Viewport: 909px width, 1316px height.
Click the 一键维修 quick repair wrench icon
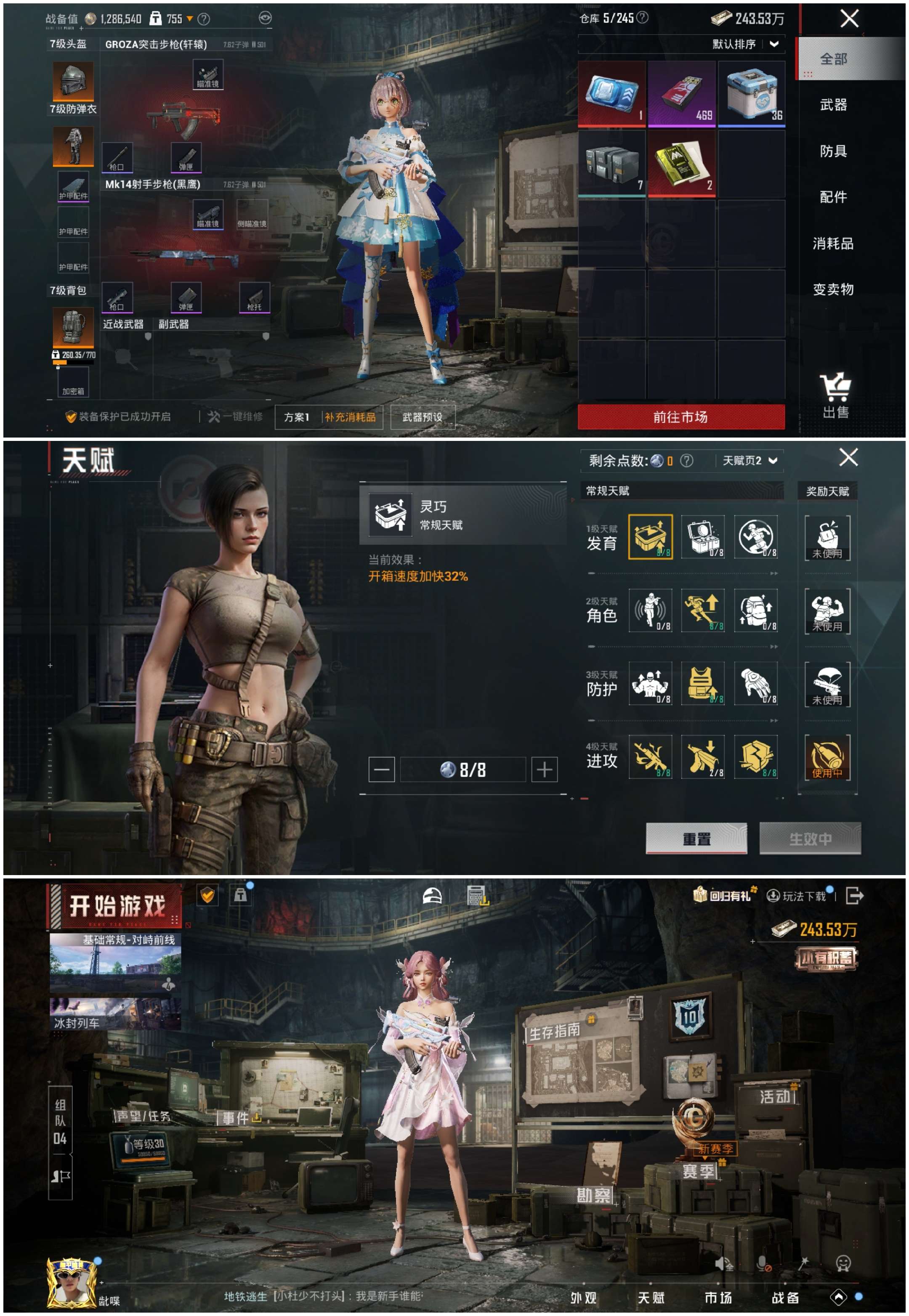pos(214,416)
